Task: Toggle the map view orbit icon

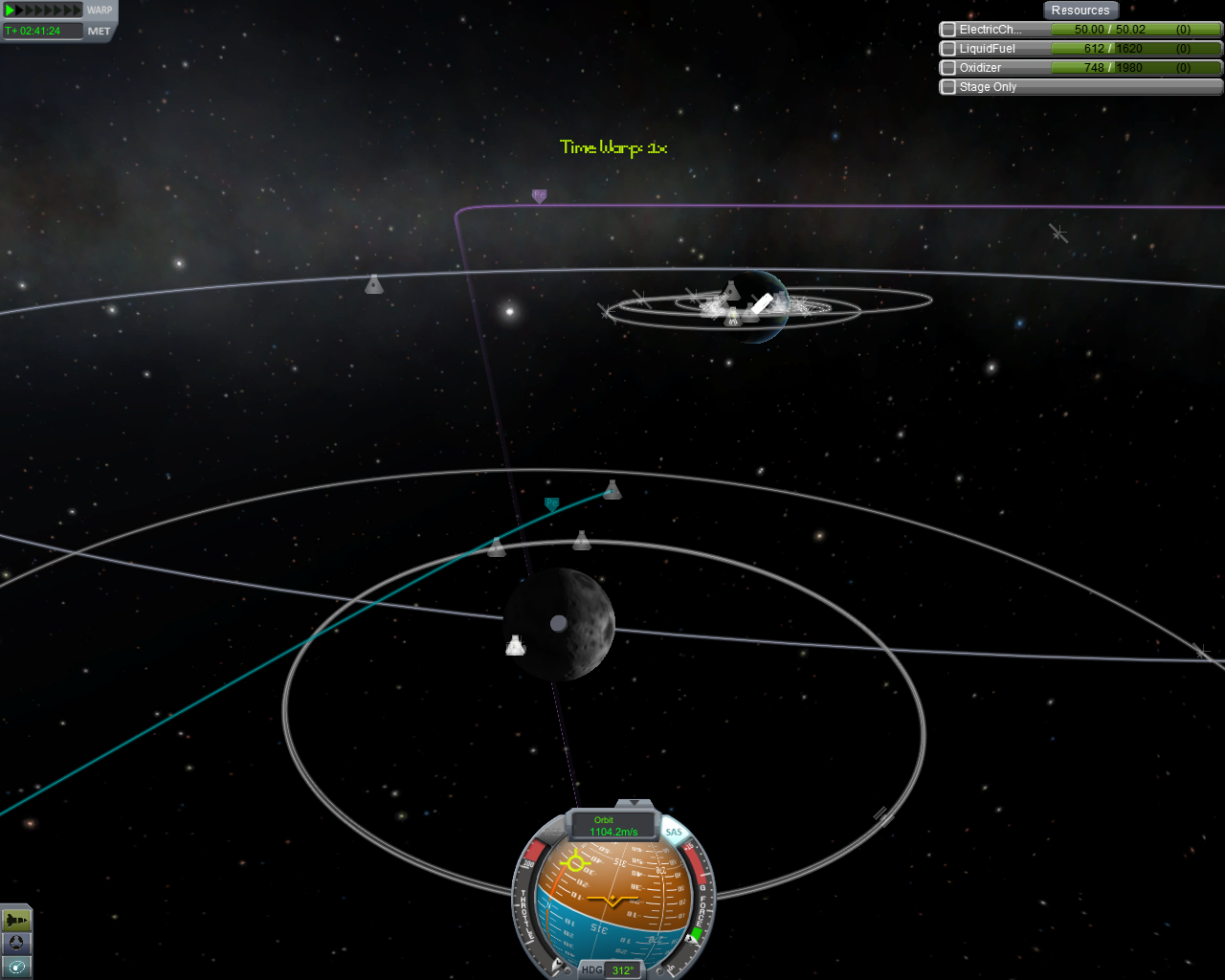Action: (16, 967)
